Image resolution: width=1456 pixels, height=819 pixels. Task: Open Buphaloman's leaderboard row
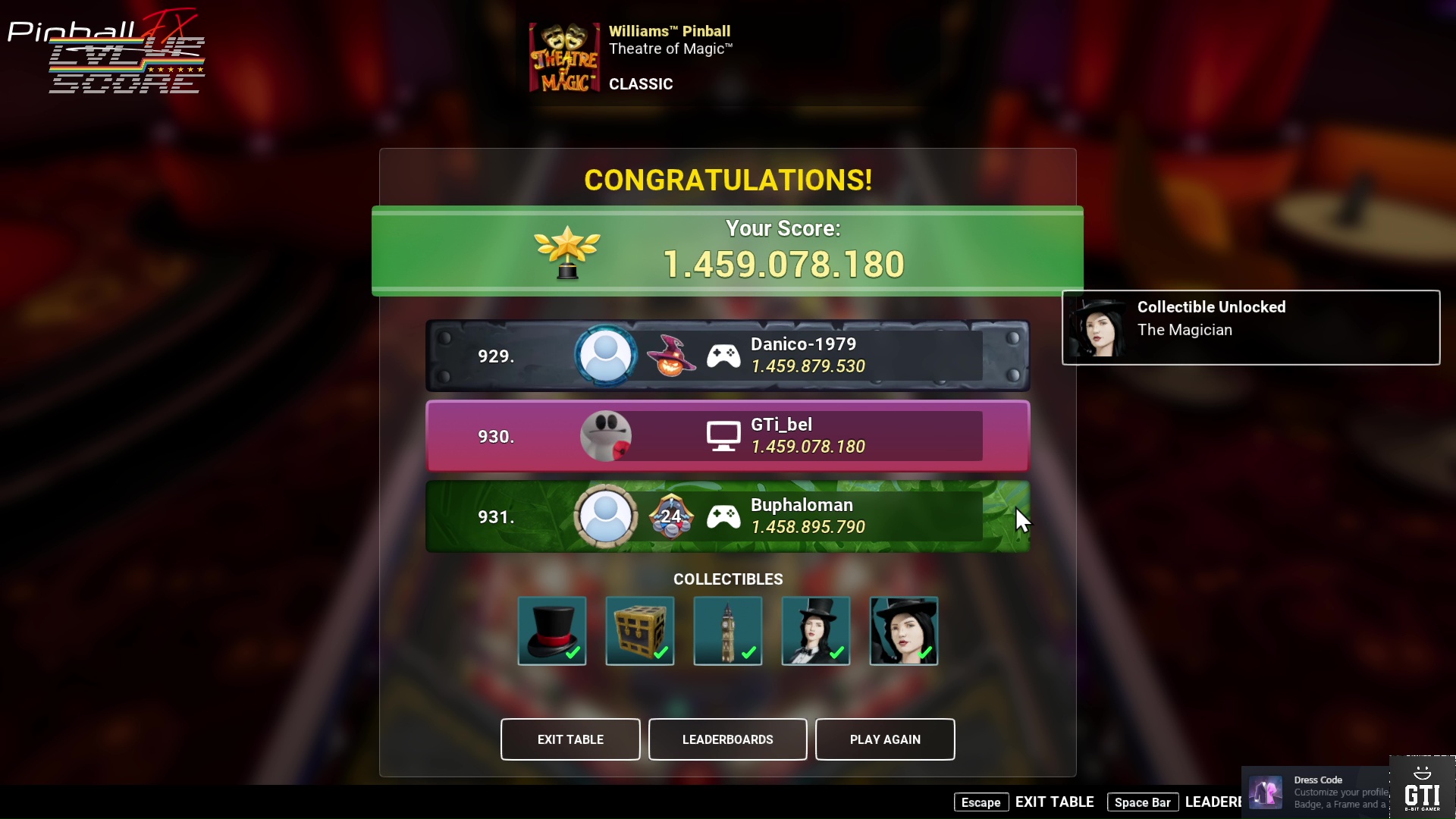pos(727,516)
